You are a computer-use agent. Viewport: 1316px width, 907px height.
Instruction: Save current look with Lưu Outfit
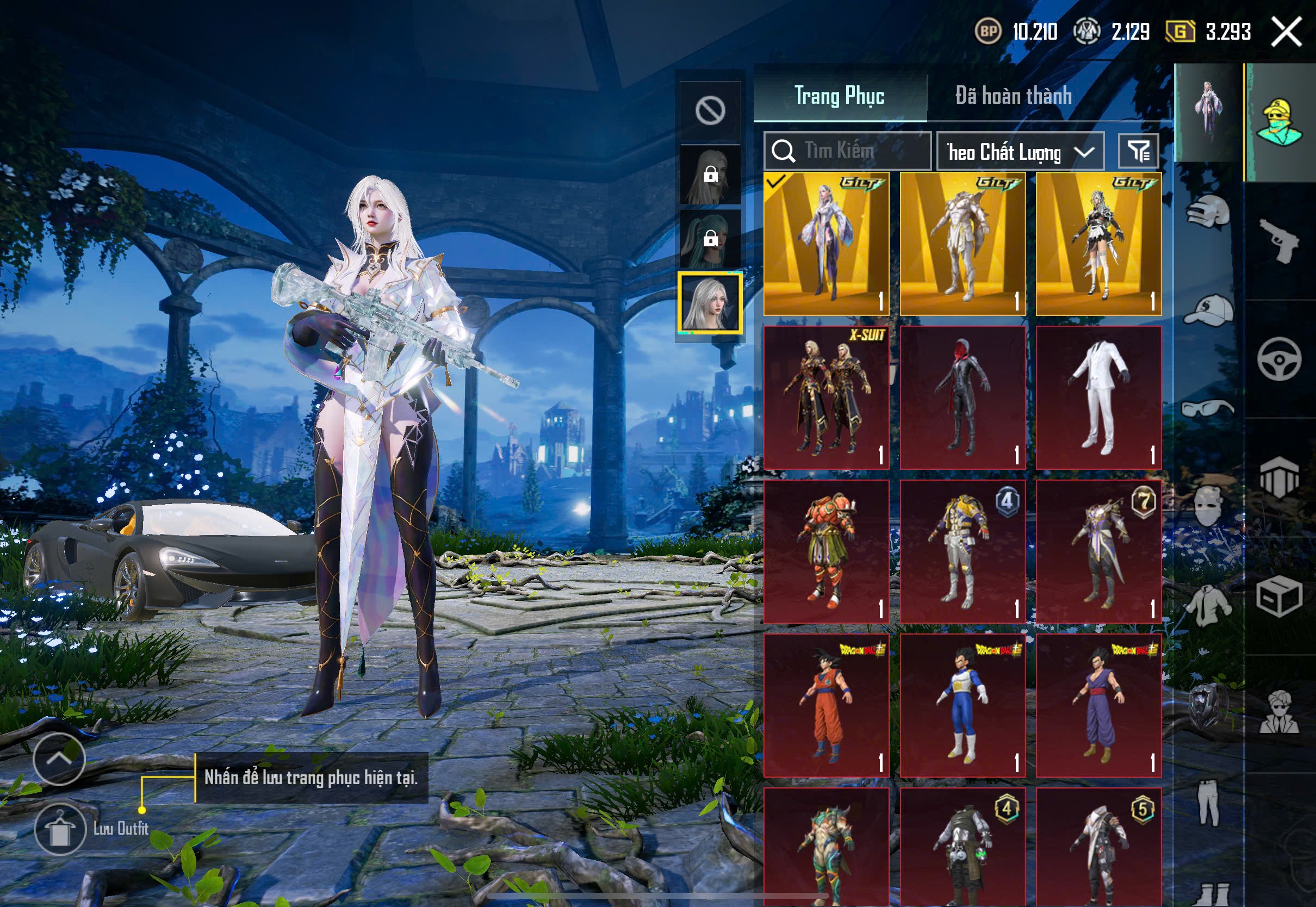[x=60, y=829]
